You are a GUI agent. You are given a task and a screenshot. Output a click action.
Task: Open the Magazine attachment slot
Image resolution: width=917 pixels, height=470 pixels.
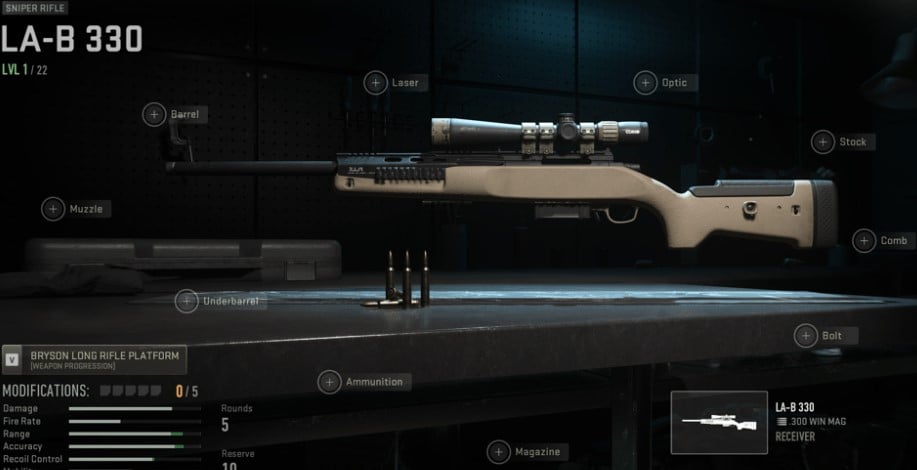coord(499,452)
